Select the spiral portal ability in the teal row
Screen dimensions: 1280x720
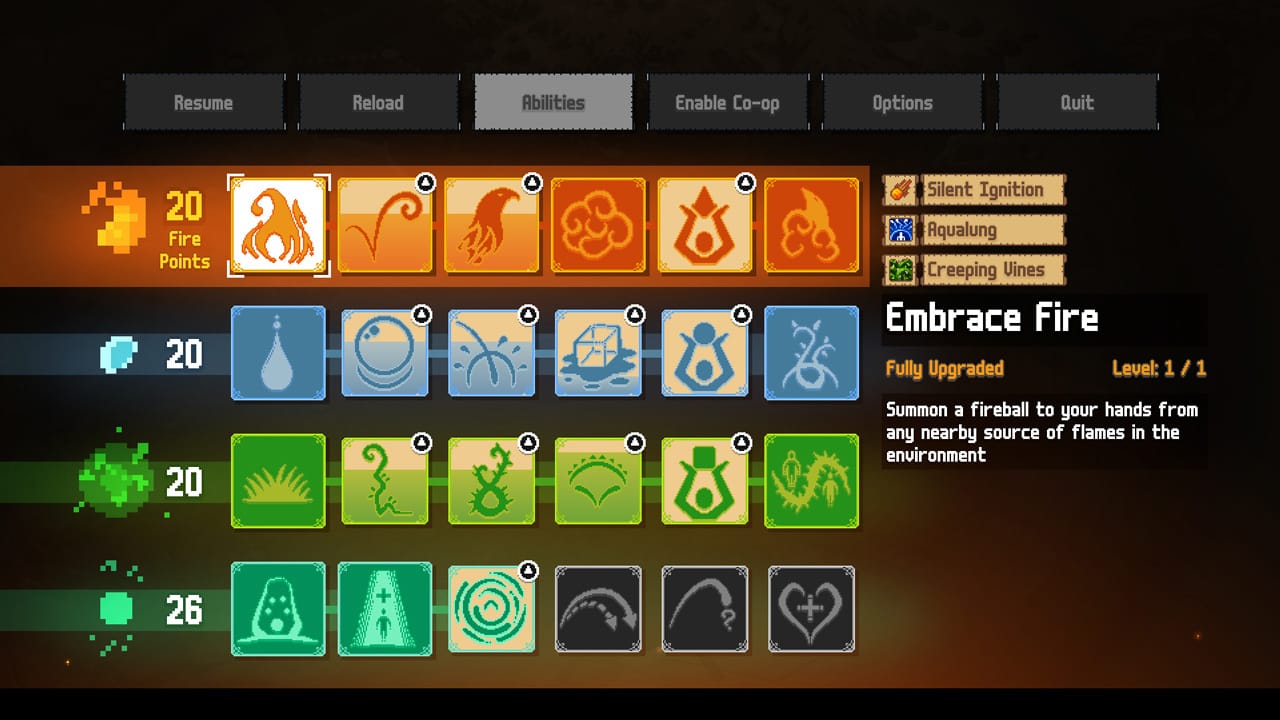[492, 611]
